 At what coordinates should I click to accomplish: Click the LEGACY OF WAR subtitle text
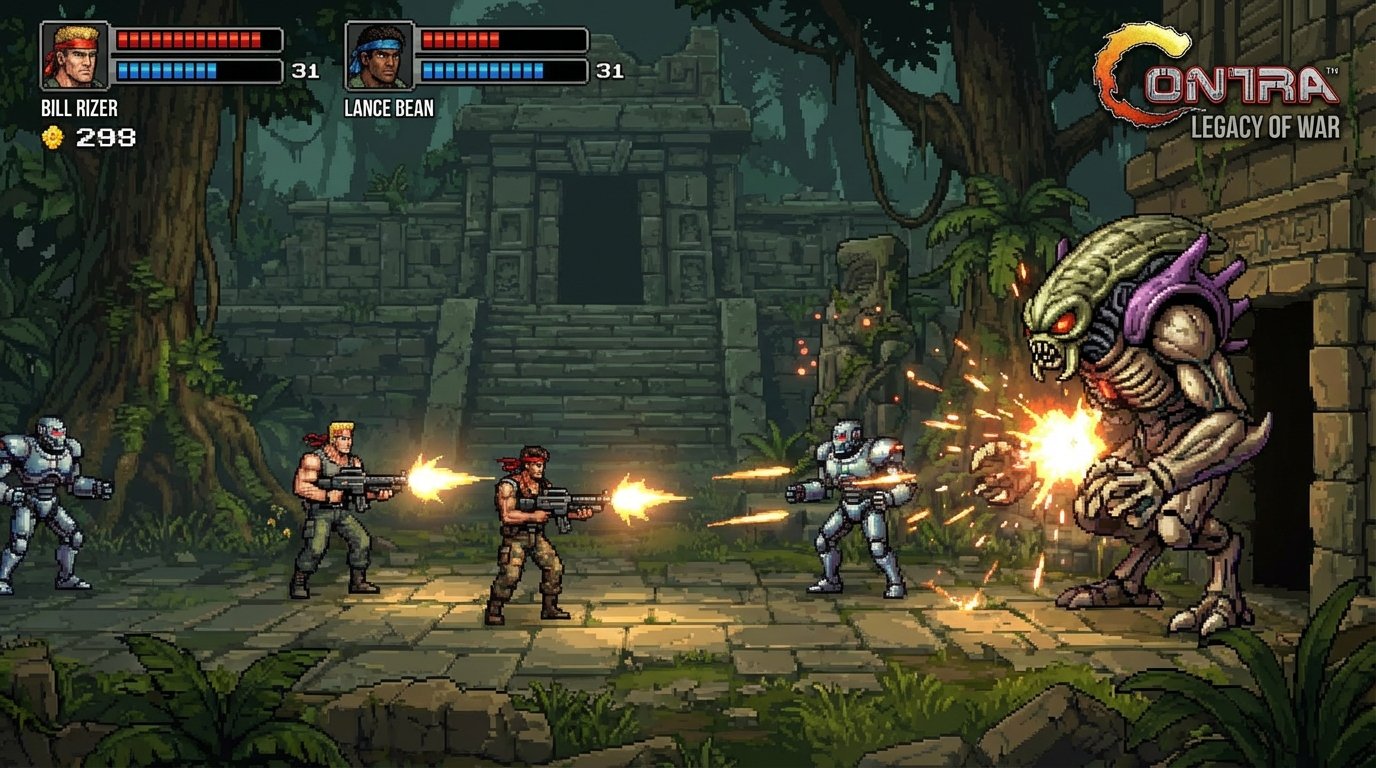click(1262, 124)
